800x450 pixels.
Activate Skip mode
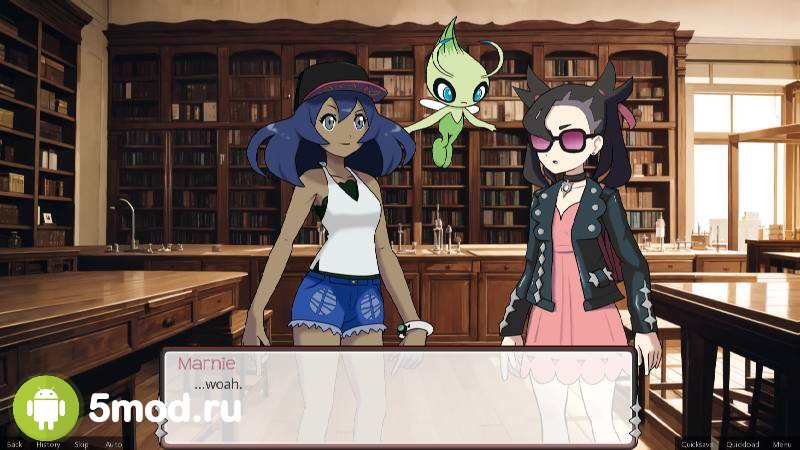tap(81, 444)
